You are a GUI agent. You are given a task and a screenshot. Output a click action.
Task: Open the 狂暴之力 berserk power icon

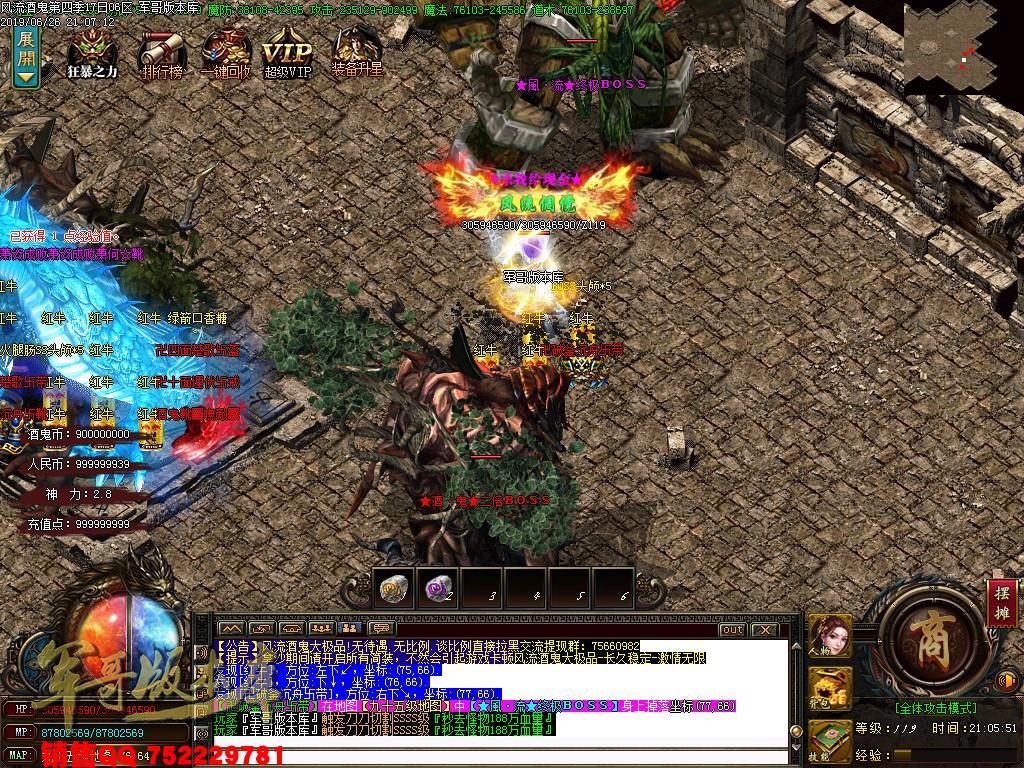pyautogui.click(x=91, y=50)
